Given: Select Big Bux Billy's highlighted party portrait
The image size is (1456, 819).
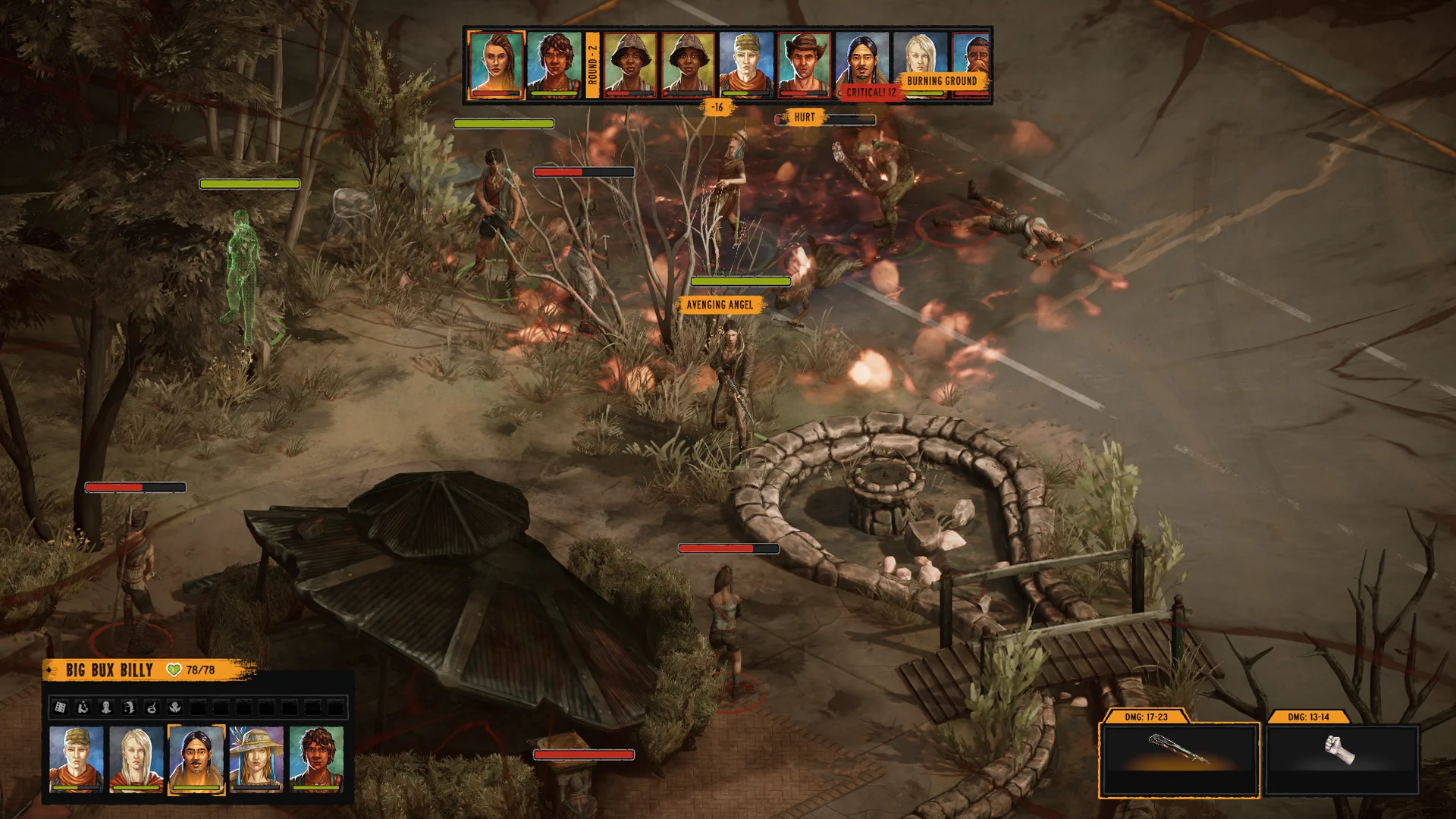Looking at the screenshot, I should point(196,758).
